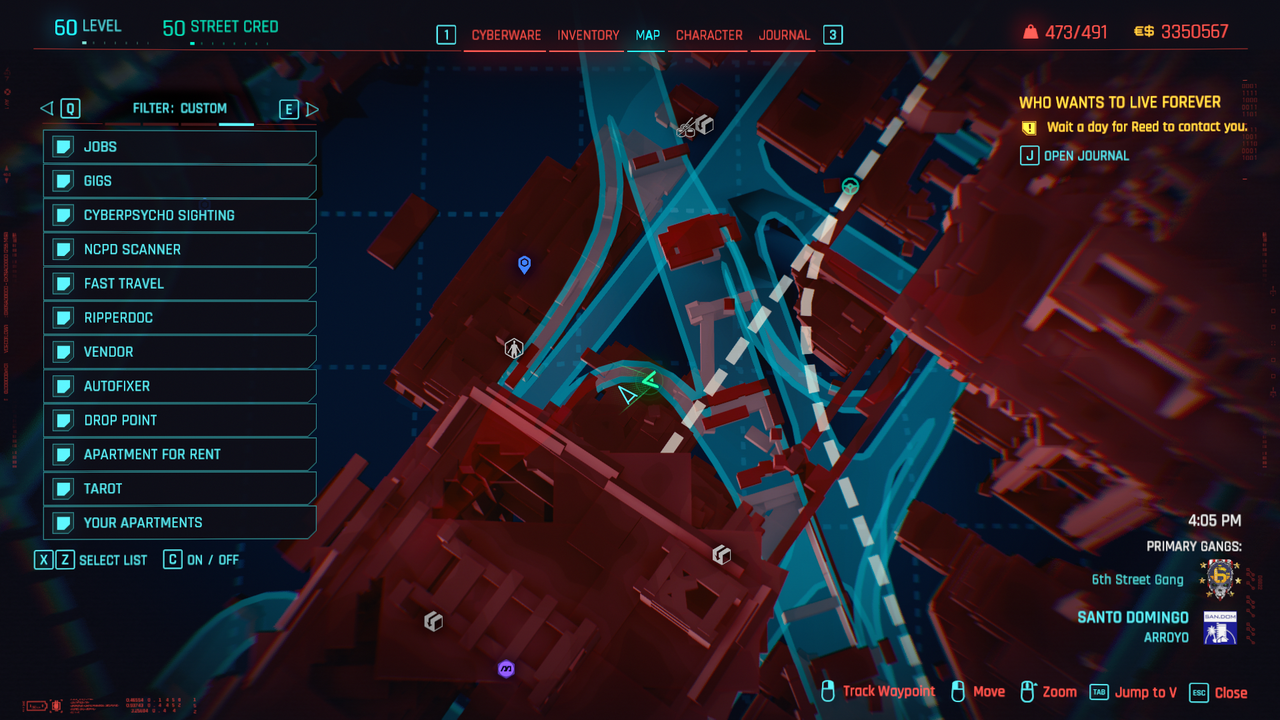Toggle the Gigs filter entry
The image size is (1280, 720).
point(180,181)
